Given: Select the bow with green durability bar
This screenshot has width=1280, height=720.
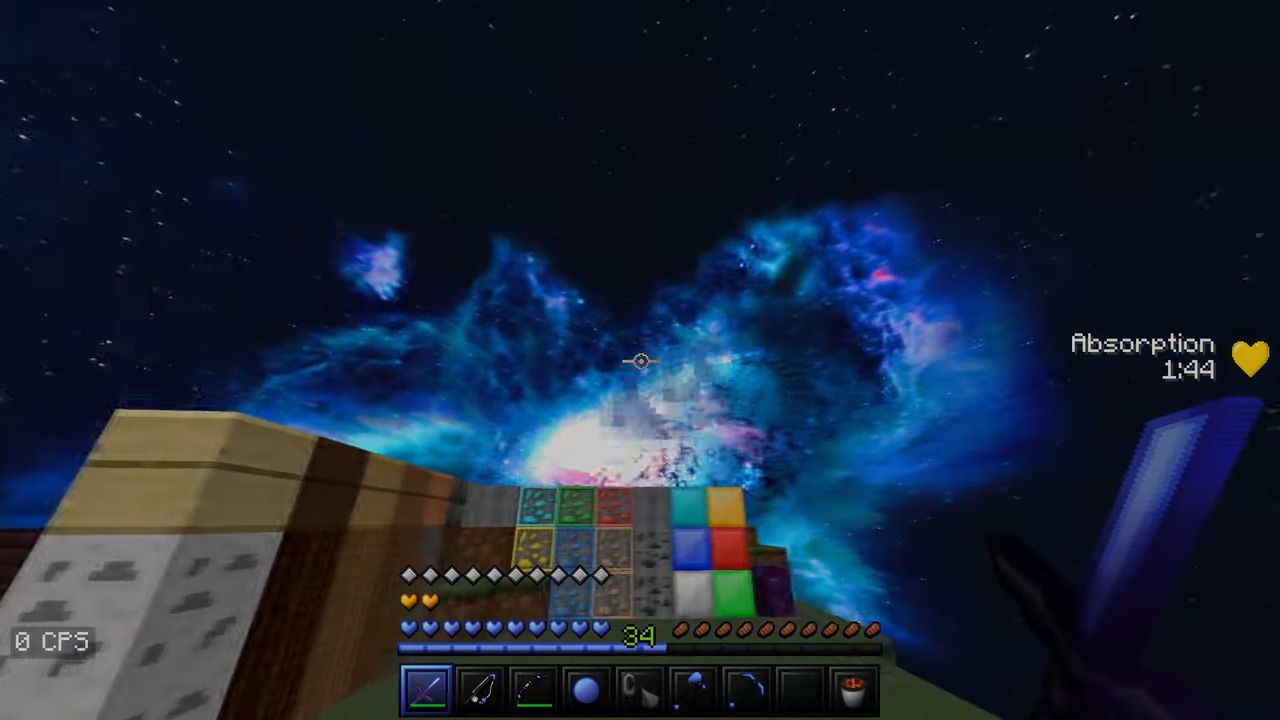Looking at the screenshot, I should pos(533,688).
